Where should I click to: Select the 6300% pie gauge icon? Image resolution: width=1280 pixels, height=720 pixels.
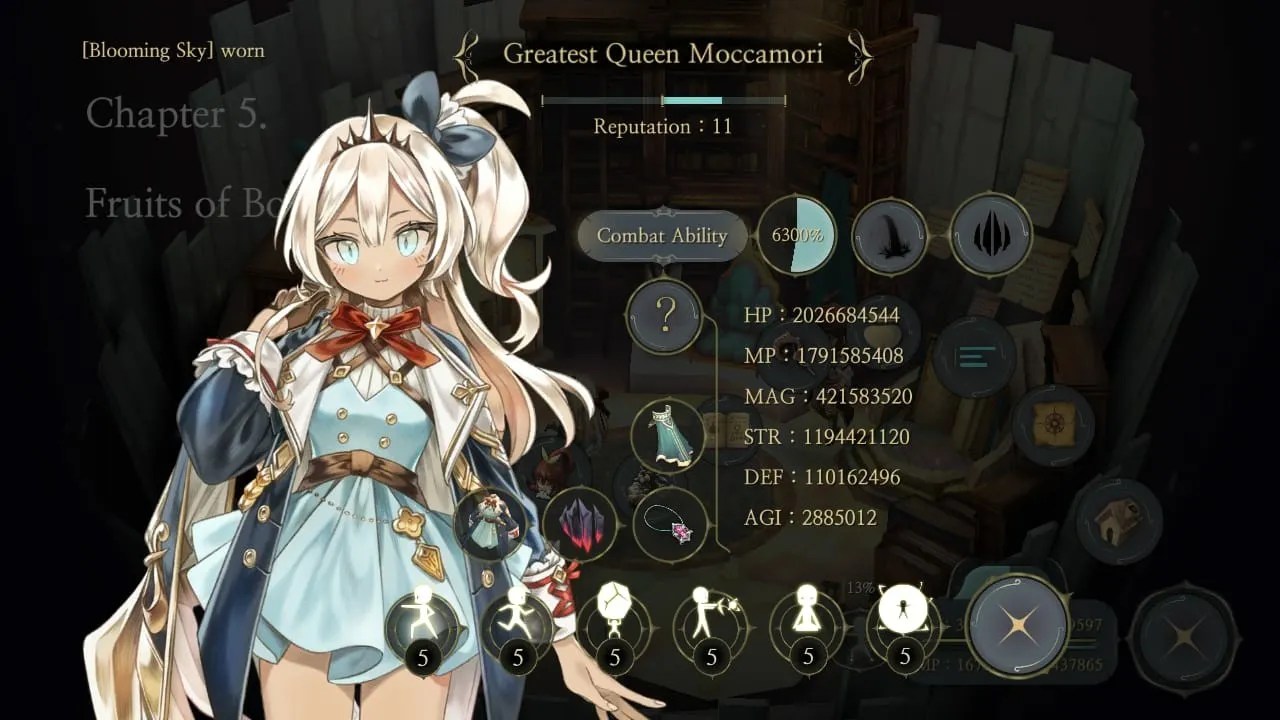click(x=796, y=236)
